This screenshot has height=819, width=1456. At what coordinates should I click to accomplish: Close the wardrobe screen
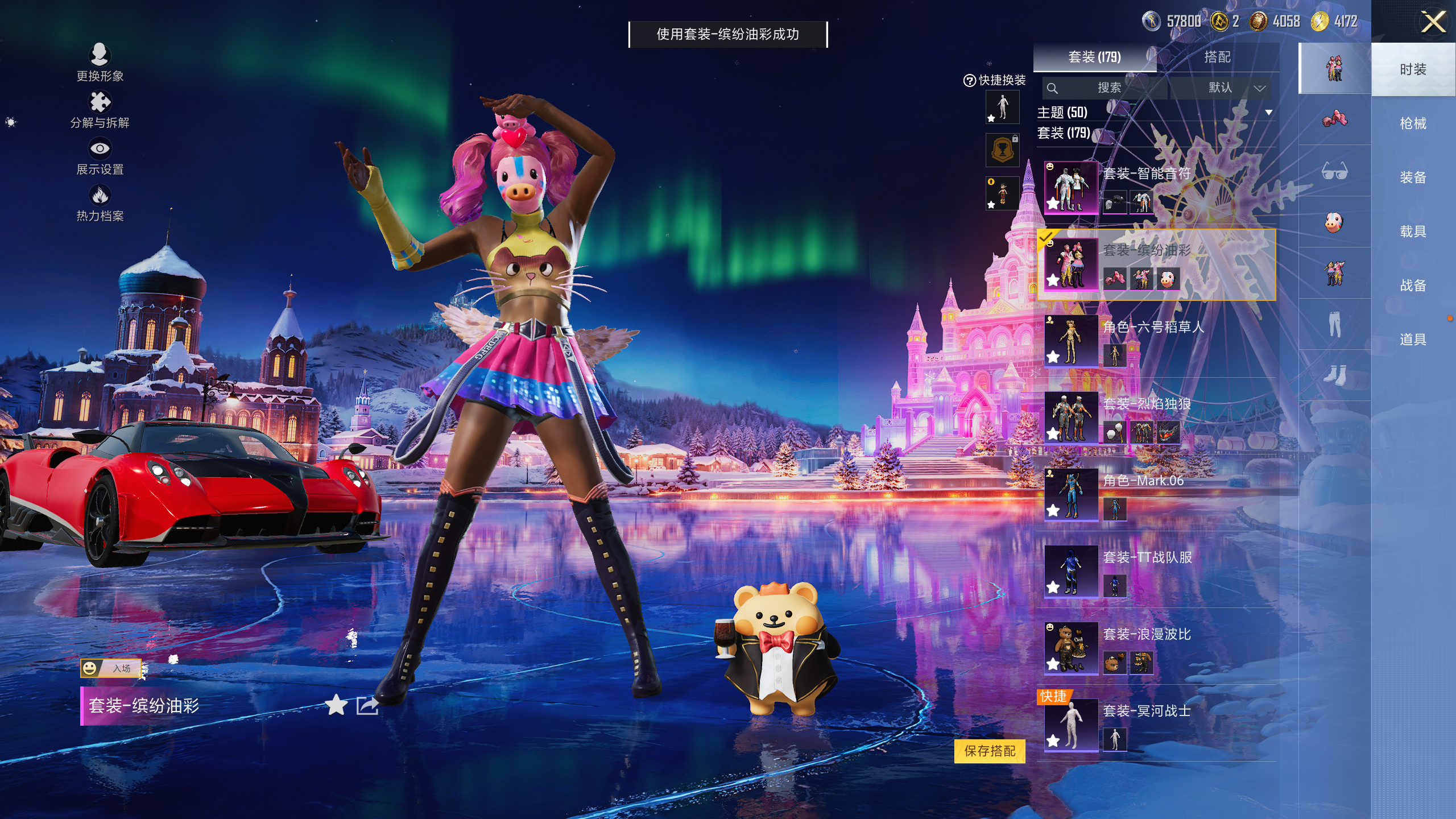pos(1433,23)
